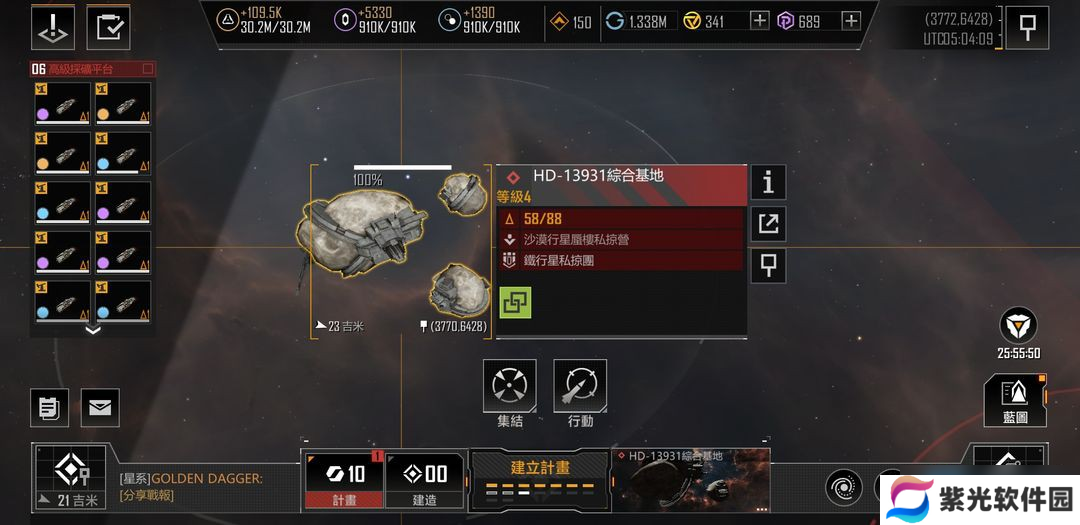
Task: Expand the fleet list down arrow
Action: (92, 330)
